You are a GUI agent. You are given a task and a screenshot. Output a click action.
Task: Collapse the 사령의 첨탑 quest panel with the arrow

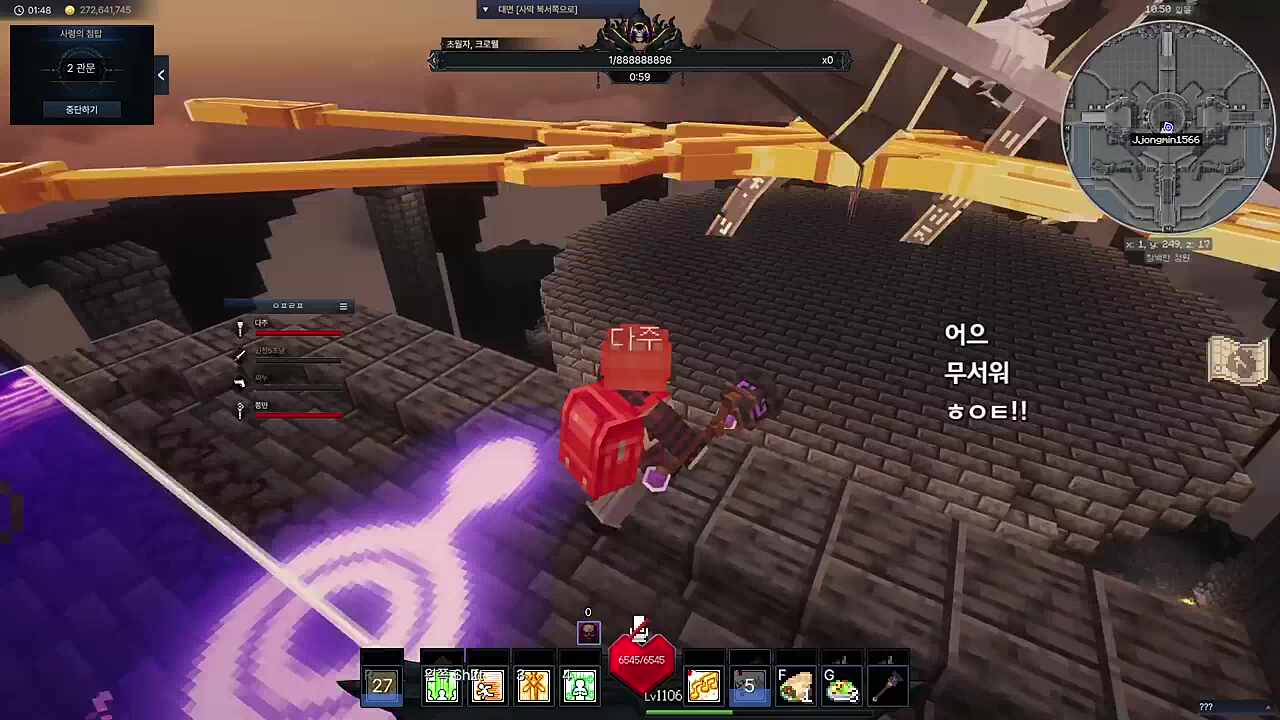pos(161,74)
